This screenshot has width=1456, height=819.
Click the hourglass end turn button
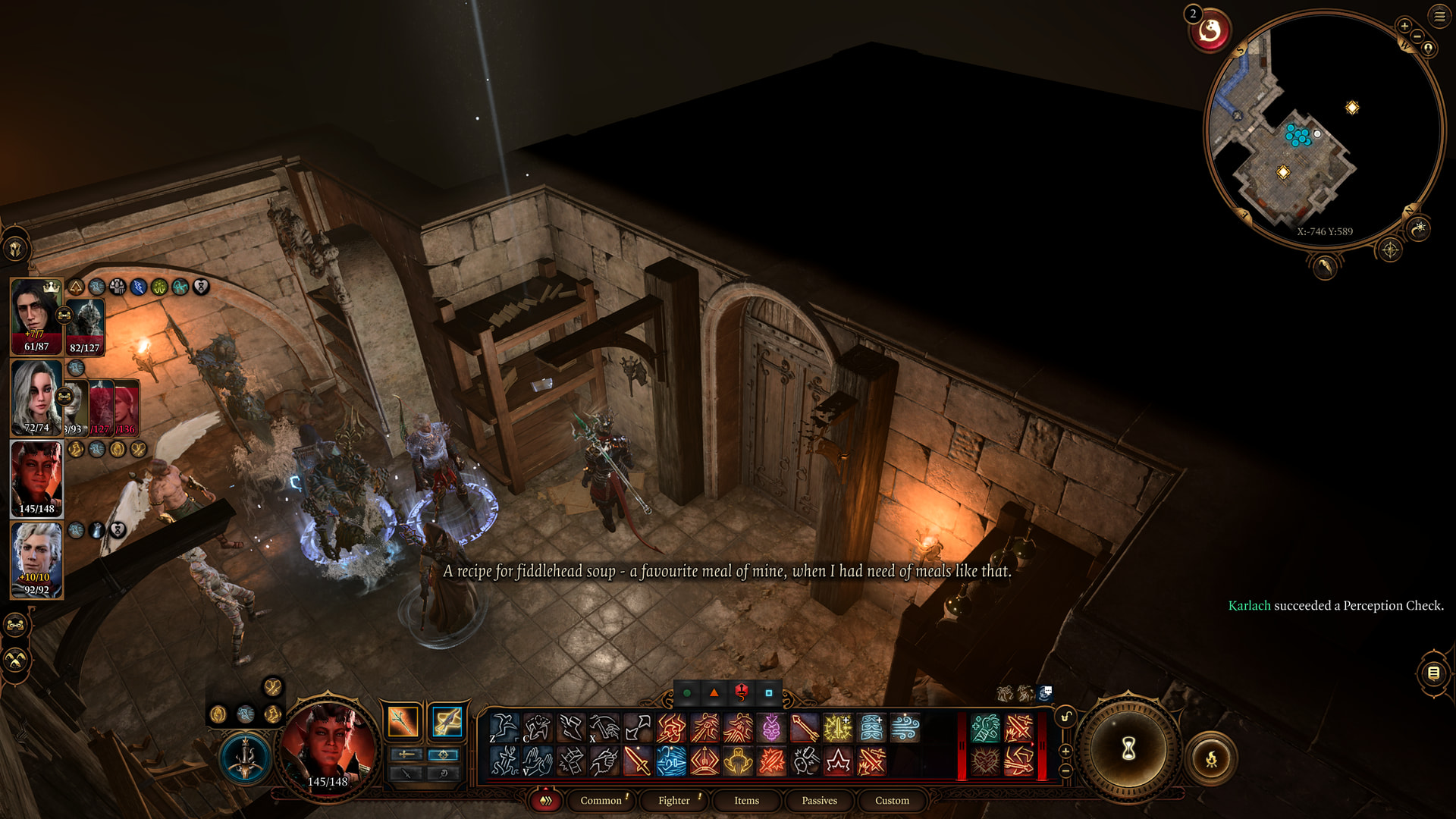(1128, 749)
